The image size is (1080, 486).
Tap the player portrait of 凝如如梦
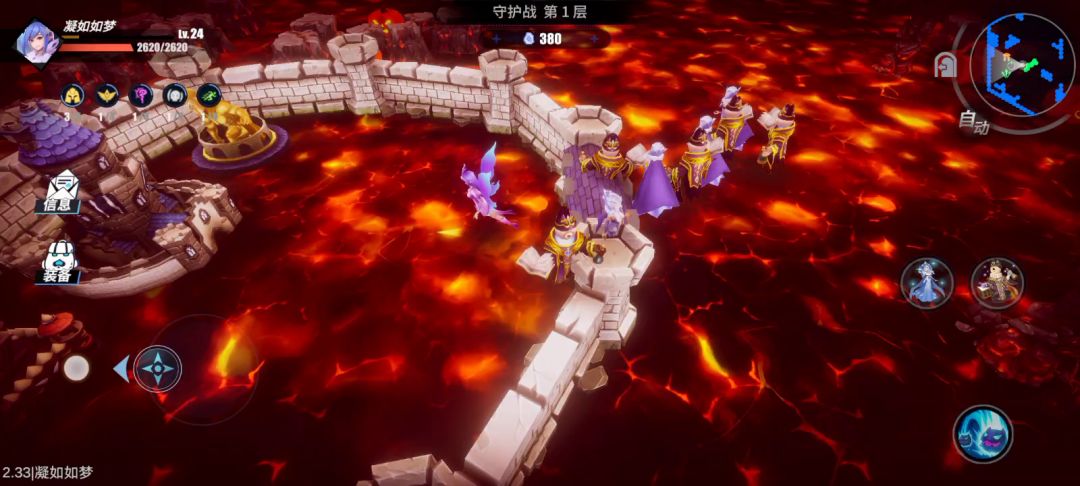[36, 41]
